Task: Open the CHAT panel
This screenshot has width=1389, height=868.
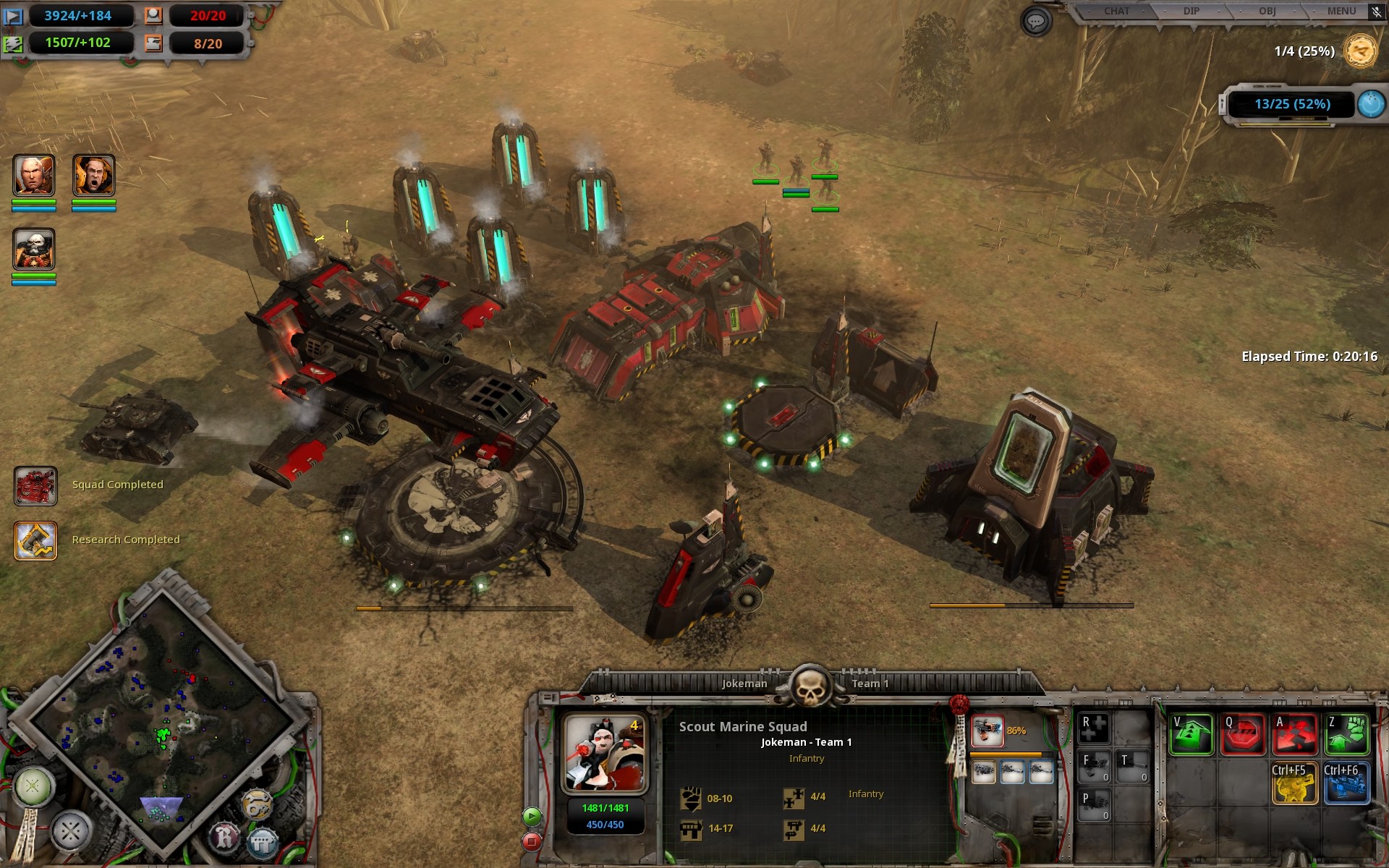Action: [x=1116, y=11]
